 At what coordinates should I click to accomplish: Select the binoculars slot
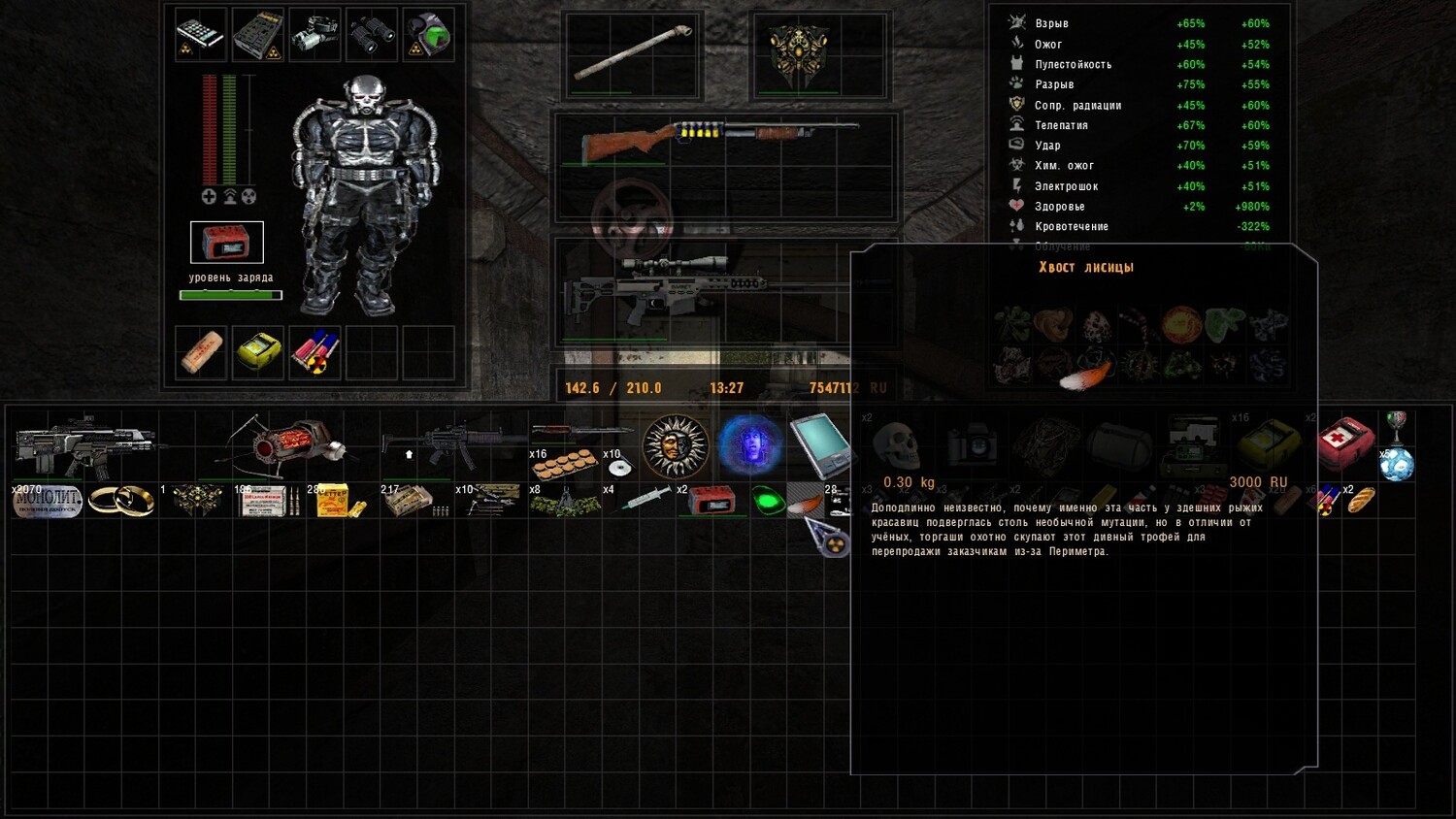pyautogui.click(x=371, y=34)
